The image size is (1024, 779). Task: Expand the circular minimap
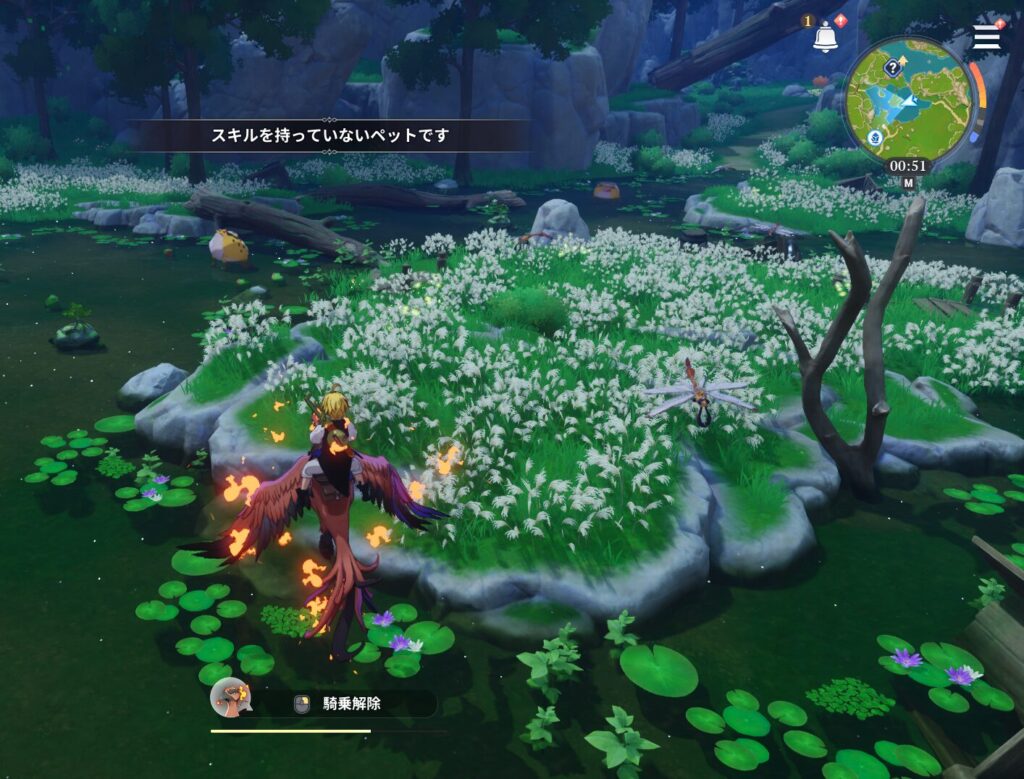click(x=908, y=98)
